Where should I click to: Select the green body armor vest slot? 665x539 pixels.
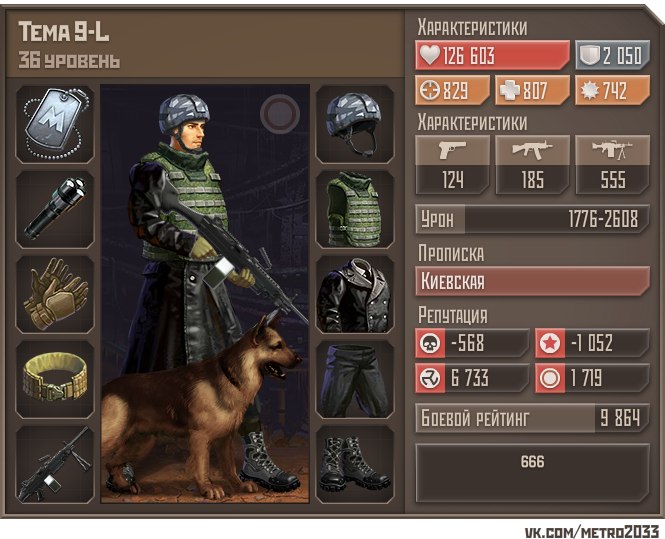pos(355,209)
